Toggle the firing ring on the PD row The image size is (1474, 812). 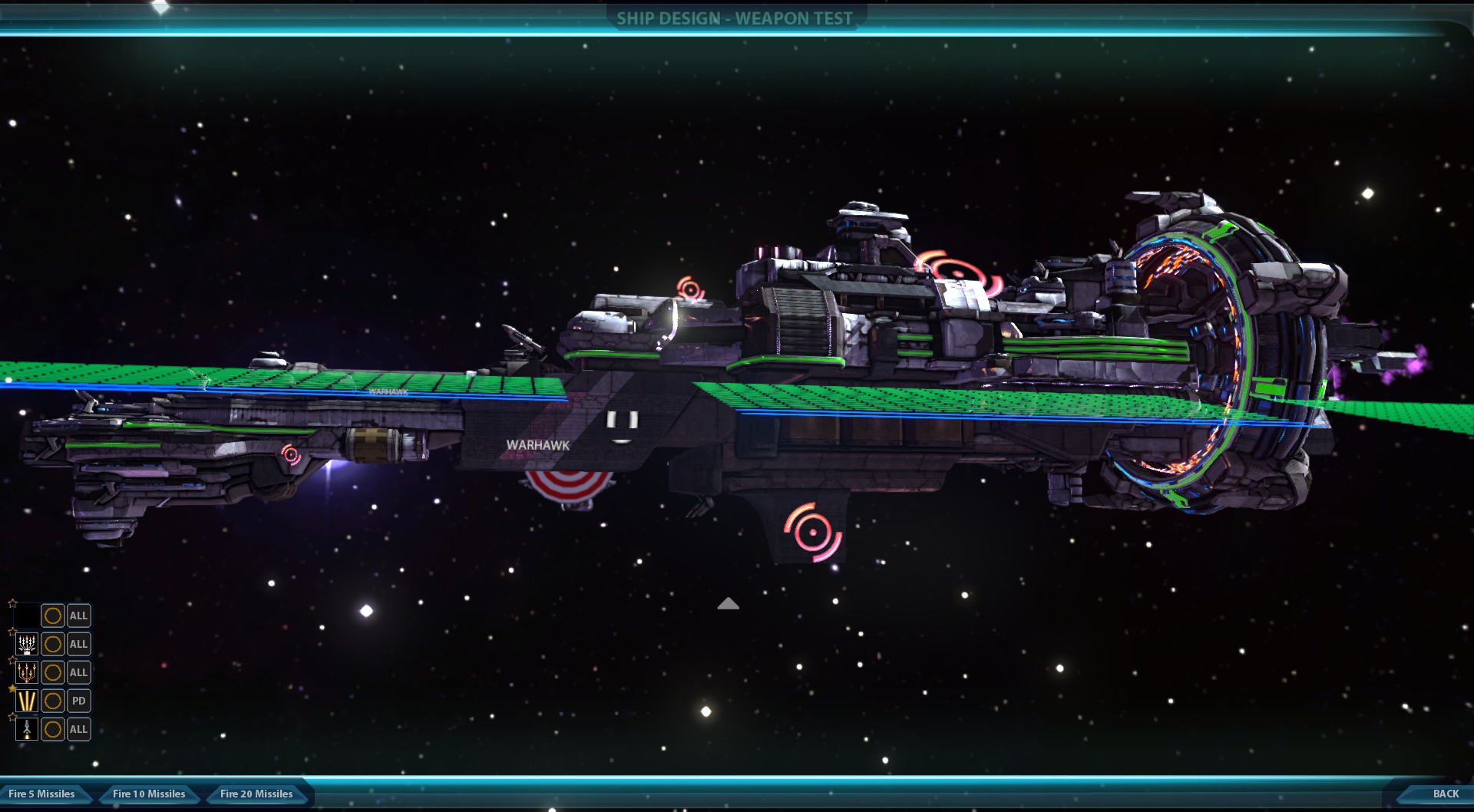(x=52, y=700)
